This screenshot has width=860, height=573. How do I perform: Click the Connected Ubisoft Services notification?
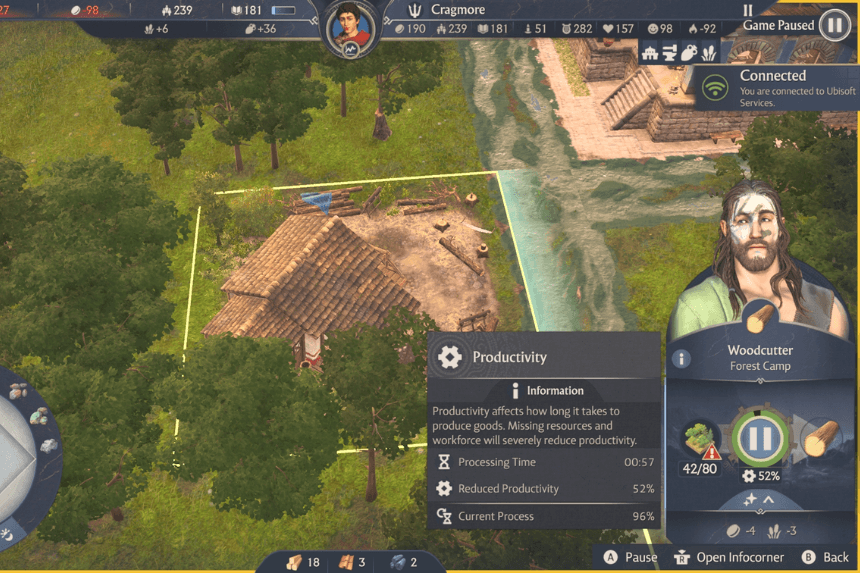[777, 88]
